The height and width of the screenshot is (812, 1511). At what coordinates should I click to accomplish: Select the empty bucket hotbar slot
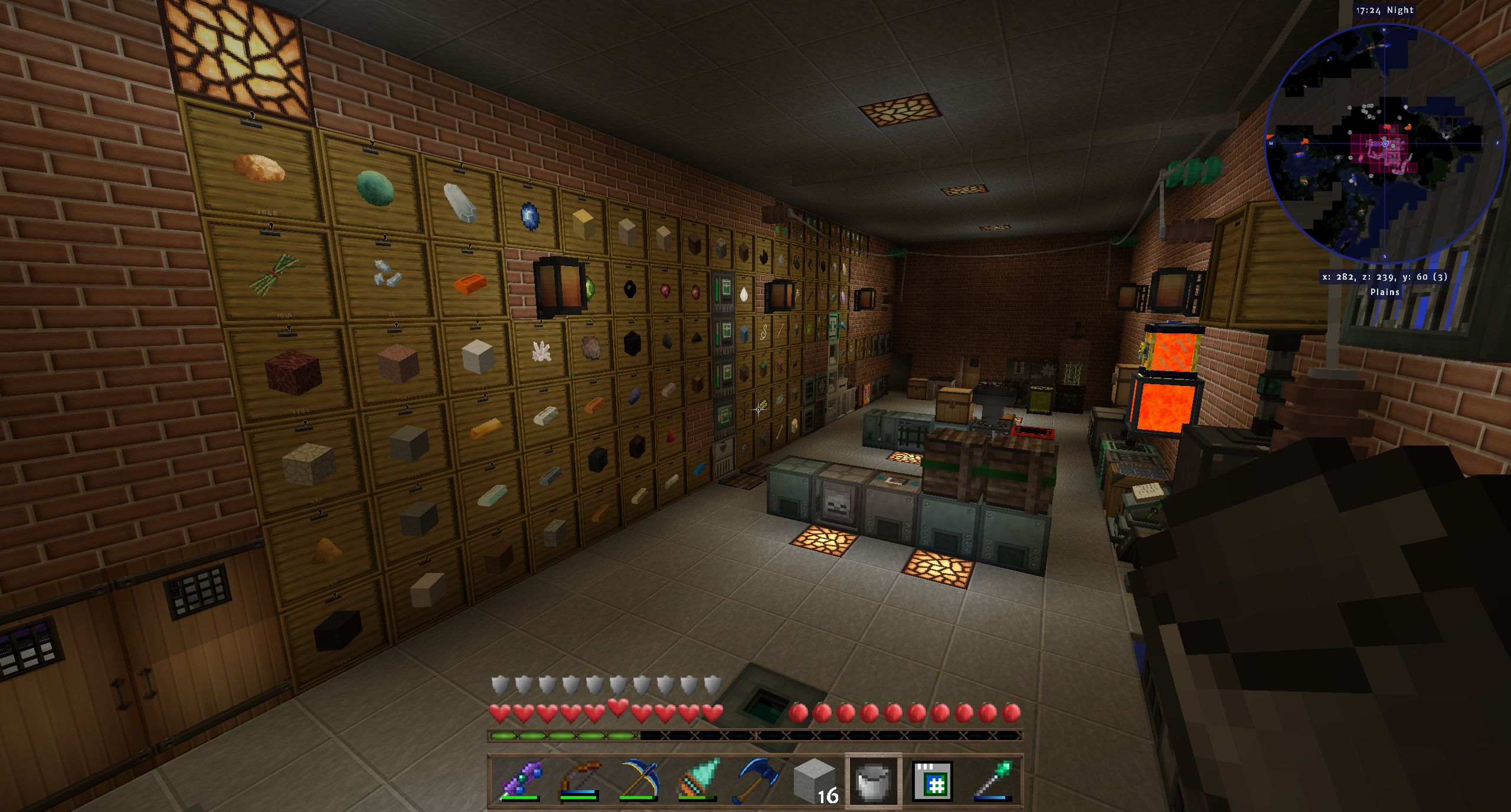874,780
